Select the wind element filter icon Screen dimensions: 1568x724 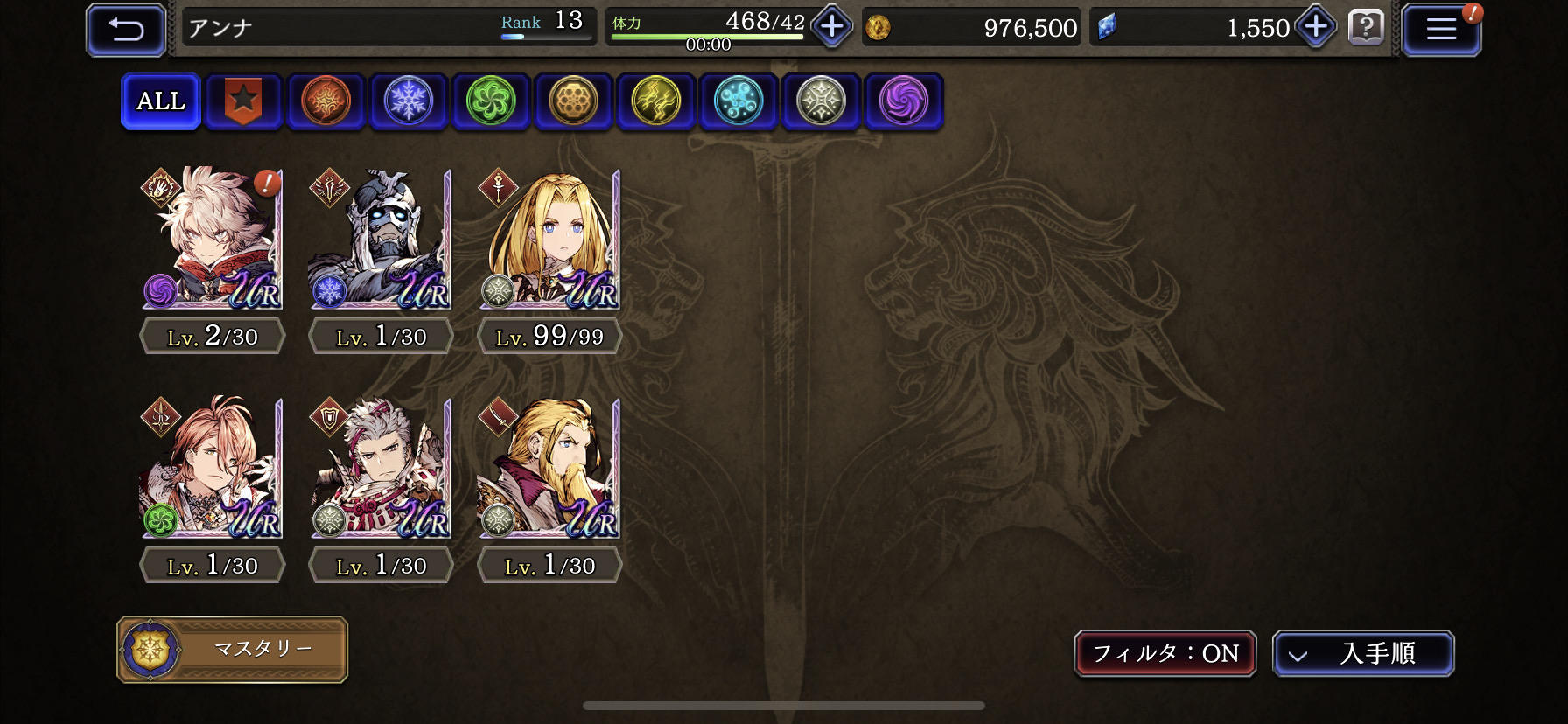[490, 101]
